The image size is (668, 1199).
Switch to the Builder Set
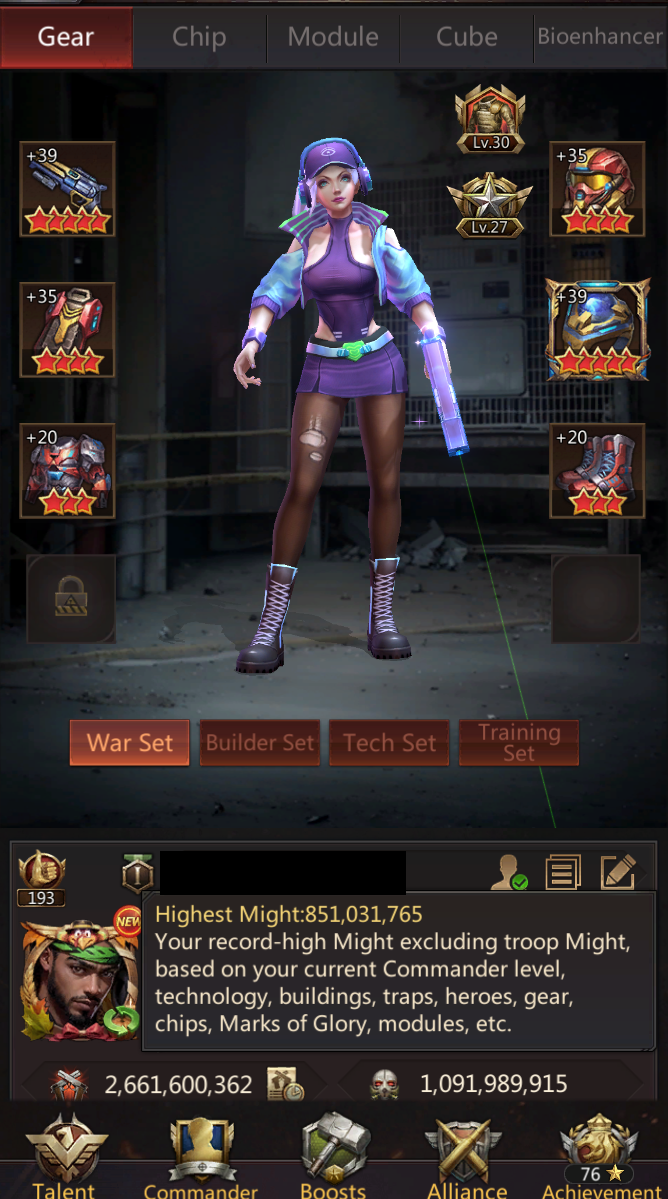pyautogui.click(x=260, y=743)
